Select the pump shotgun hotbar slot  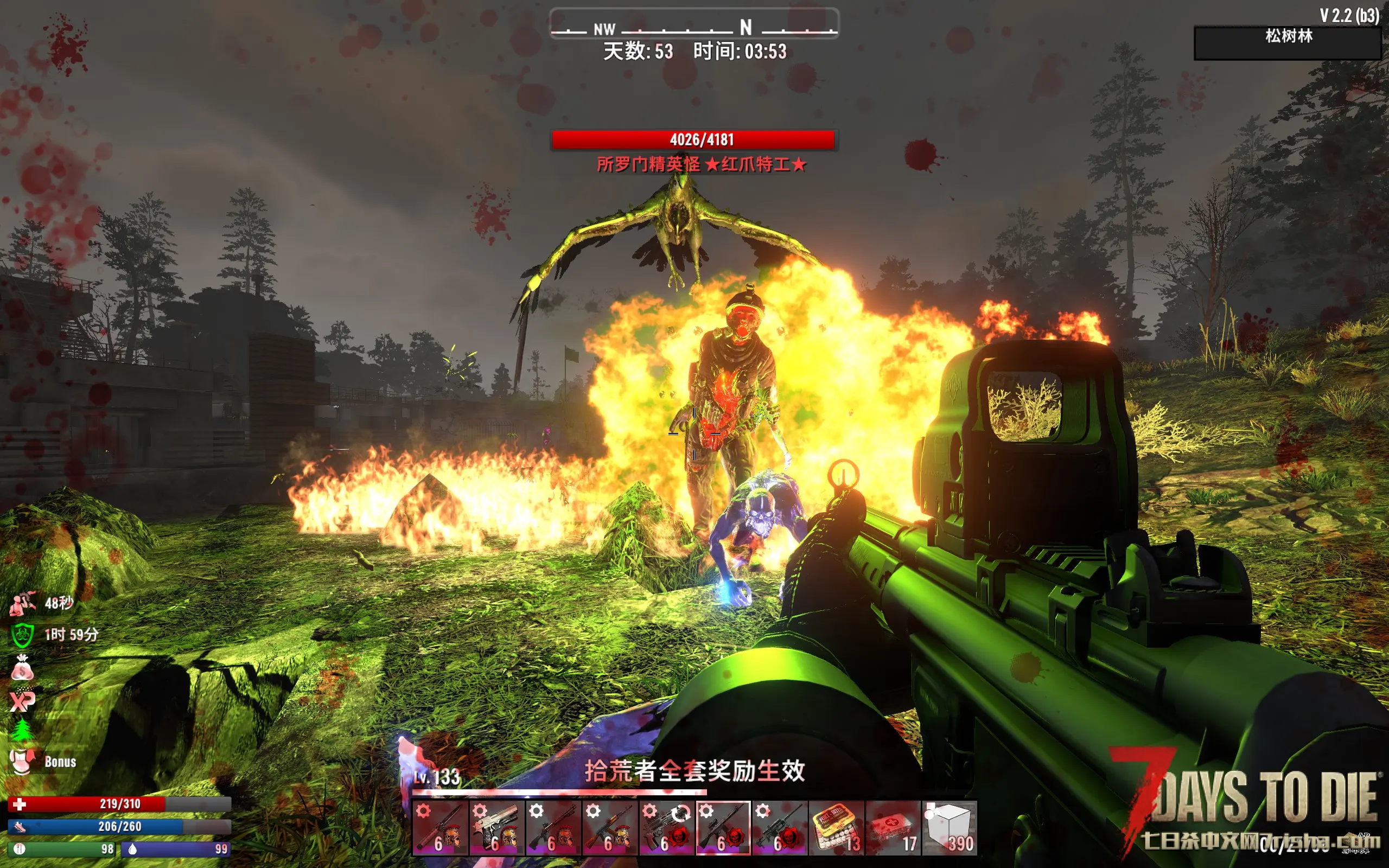(553, 828)
